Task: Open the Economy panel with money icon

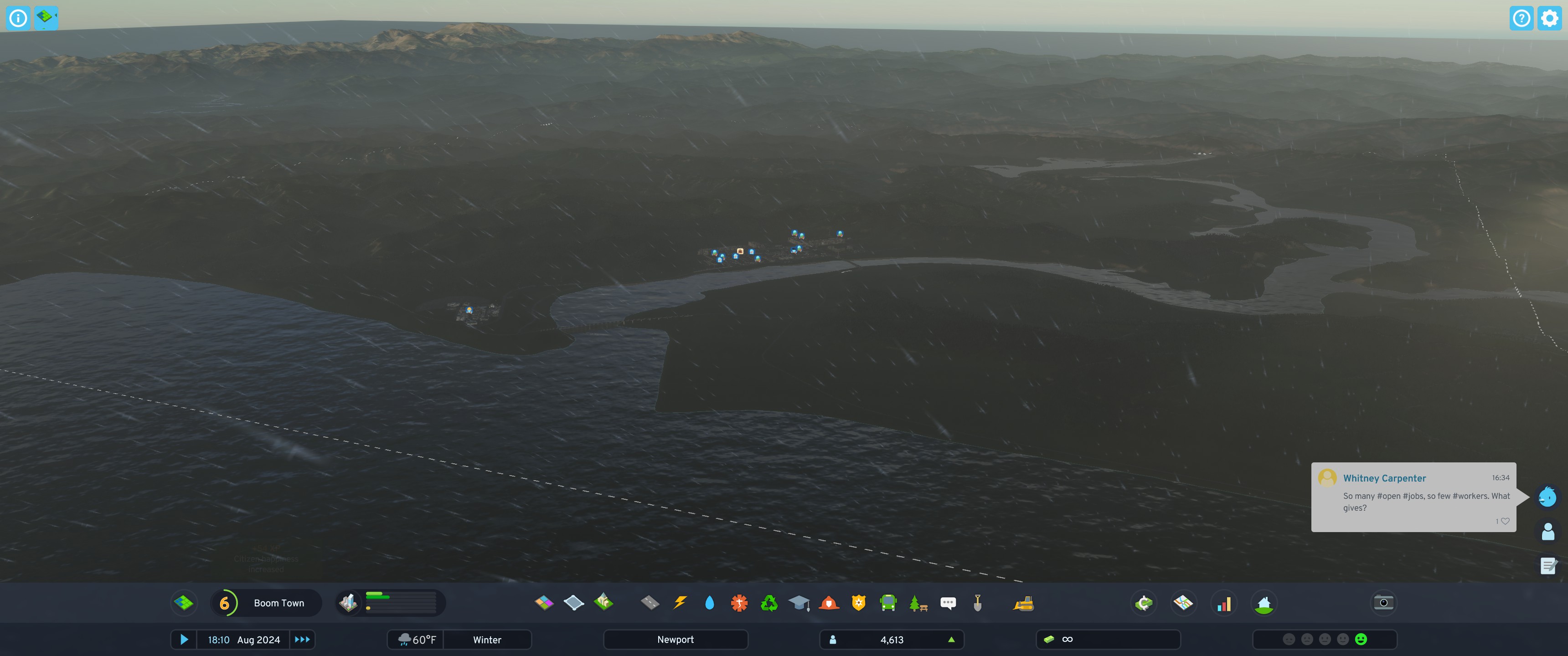Action: click(1145, 603)
